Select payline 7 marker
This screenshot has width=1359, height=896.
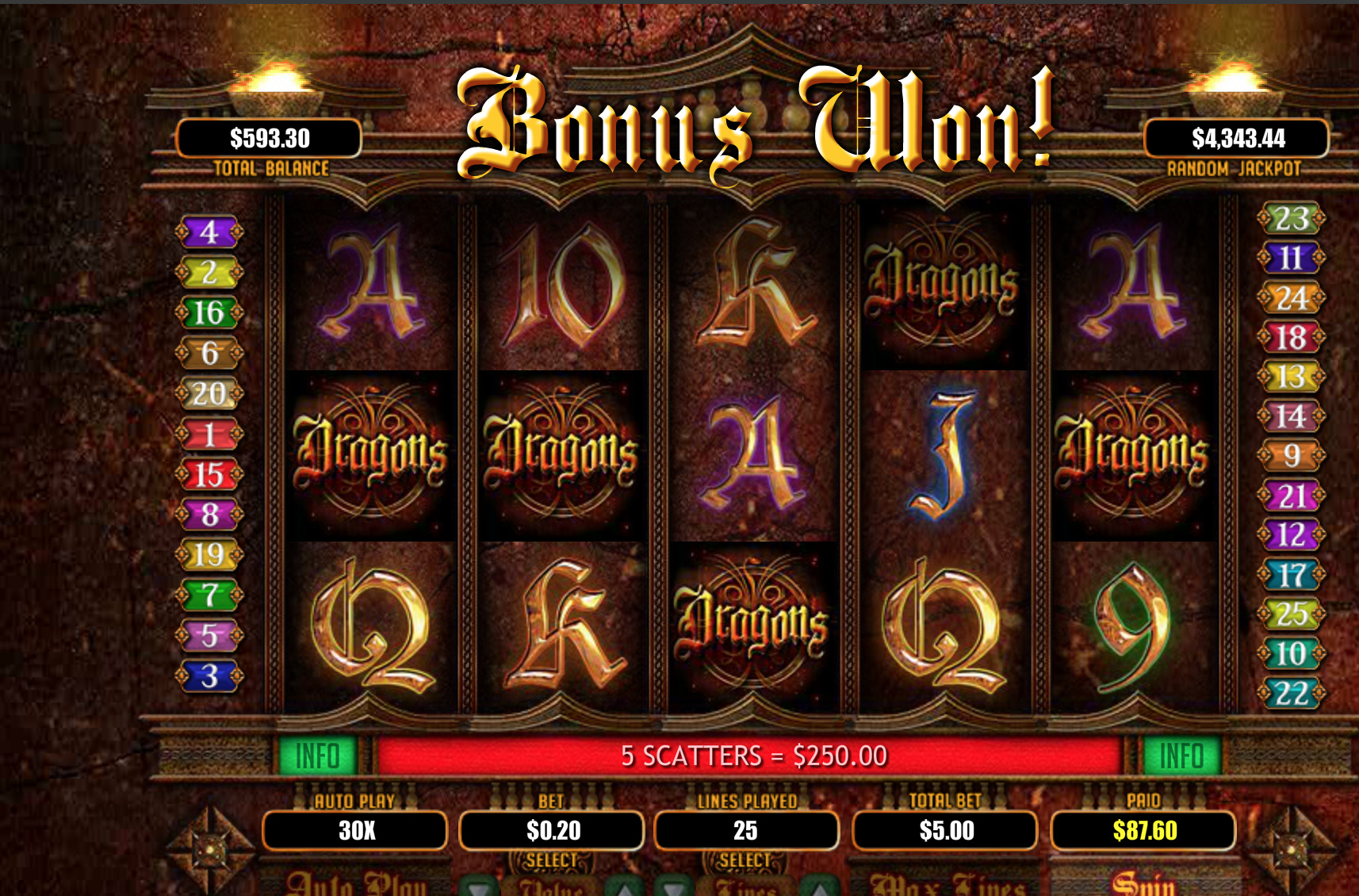[209, 595]
